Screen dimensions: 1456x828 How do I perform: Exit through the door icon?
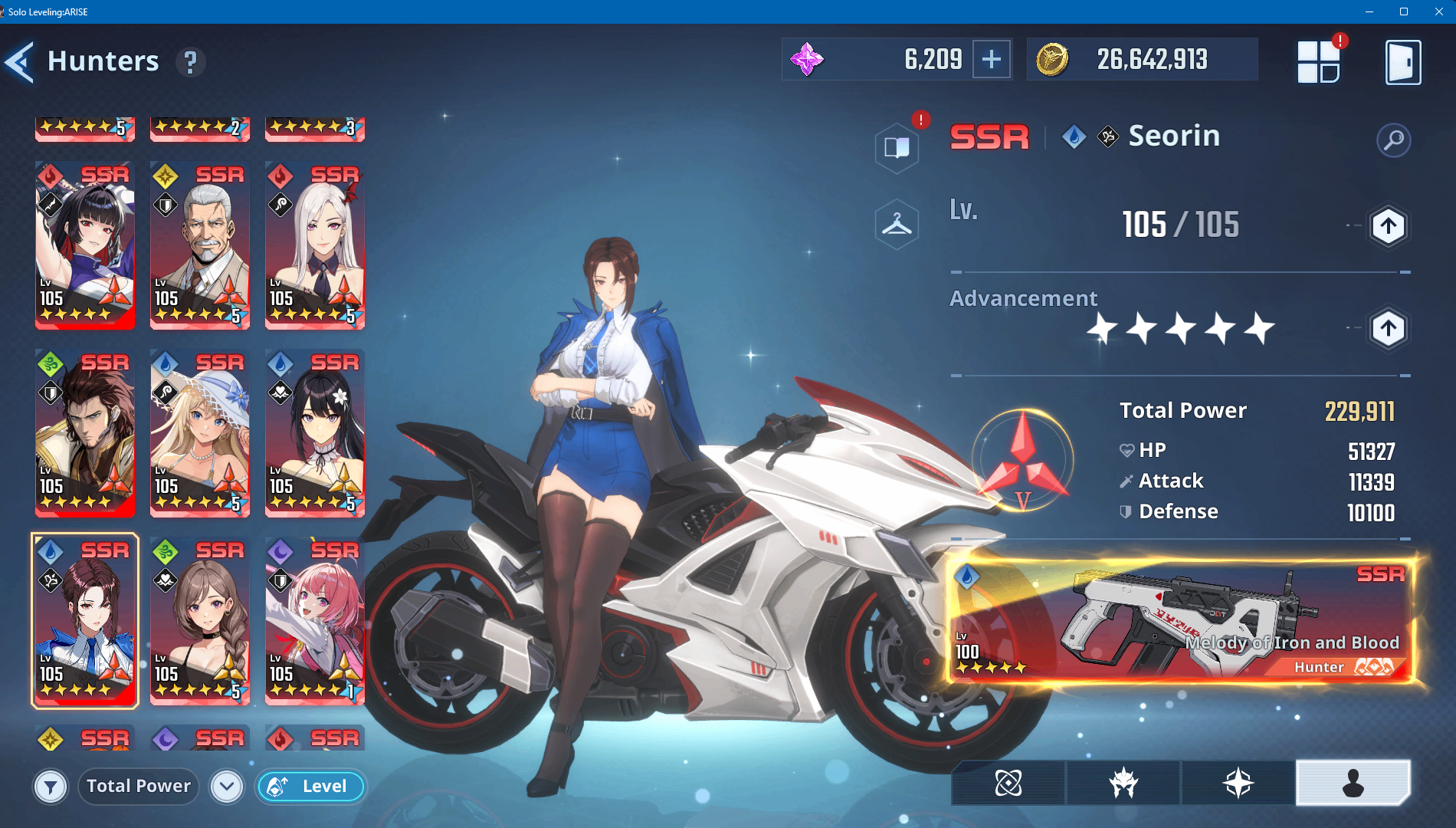pyautogui.click(x=1403, y=62)
